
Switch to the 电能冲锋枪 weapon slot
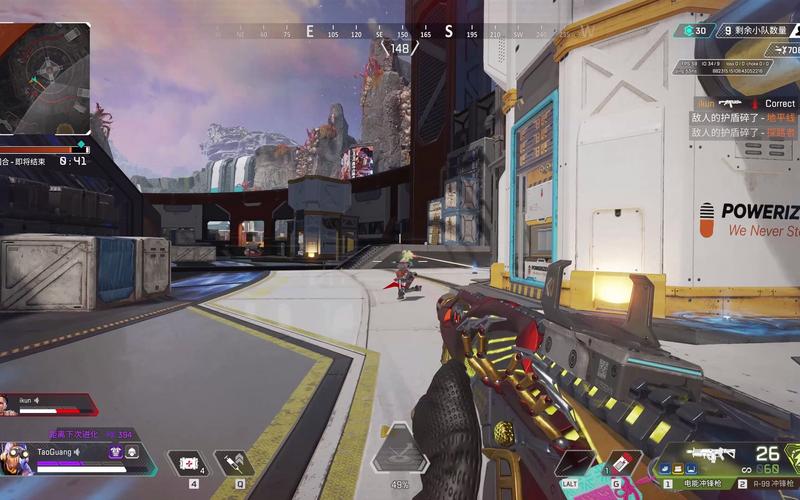pyautogui.click(x=700, y=483)
